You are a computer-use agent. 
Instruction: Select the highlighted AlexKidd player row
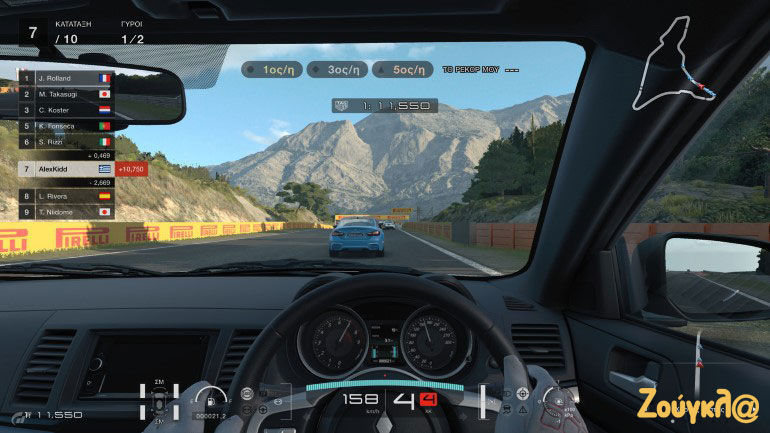(x=65, y=169)
